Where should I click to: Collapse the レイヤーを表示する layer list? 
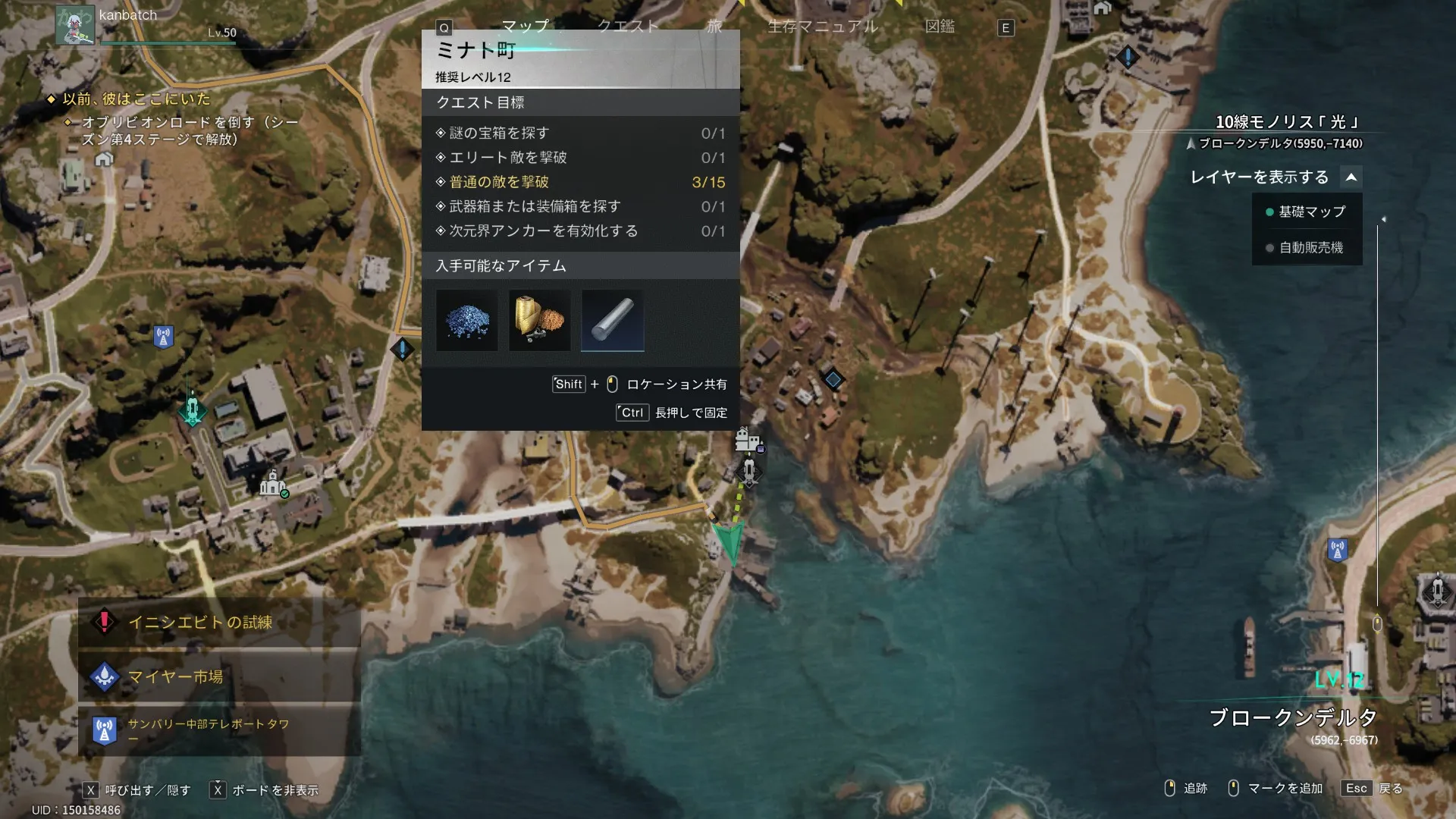pyautogui.click(x=1351, y=177)
